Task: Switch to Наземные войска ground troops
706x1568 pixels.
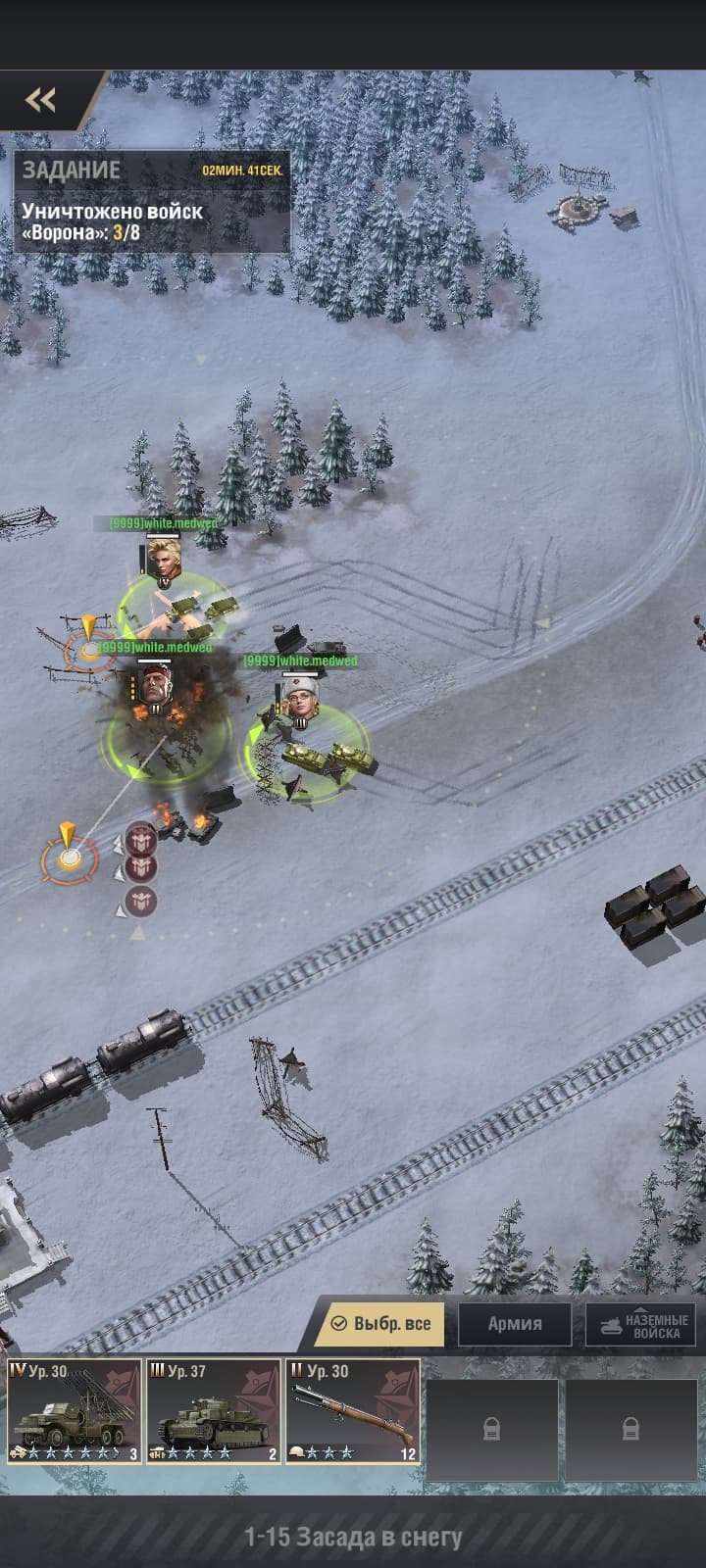Action: click(643, 1325)
